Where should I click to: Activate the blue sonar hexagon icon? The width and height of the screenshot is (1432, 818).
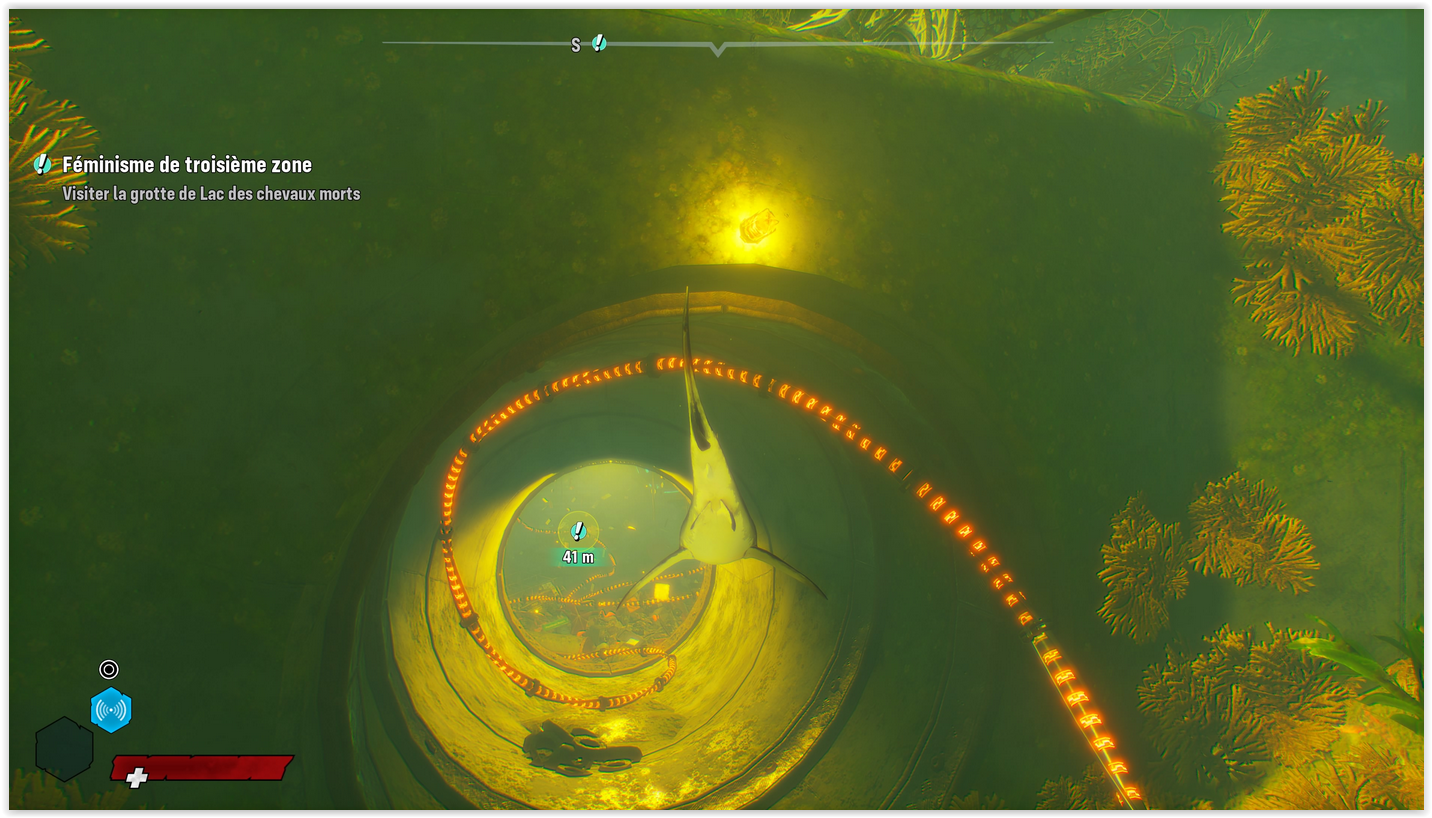point(111,710)
